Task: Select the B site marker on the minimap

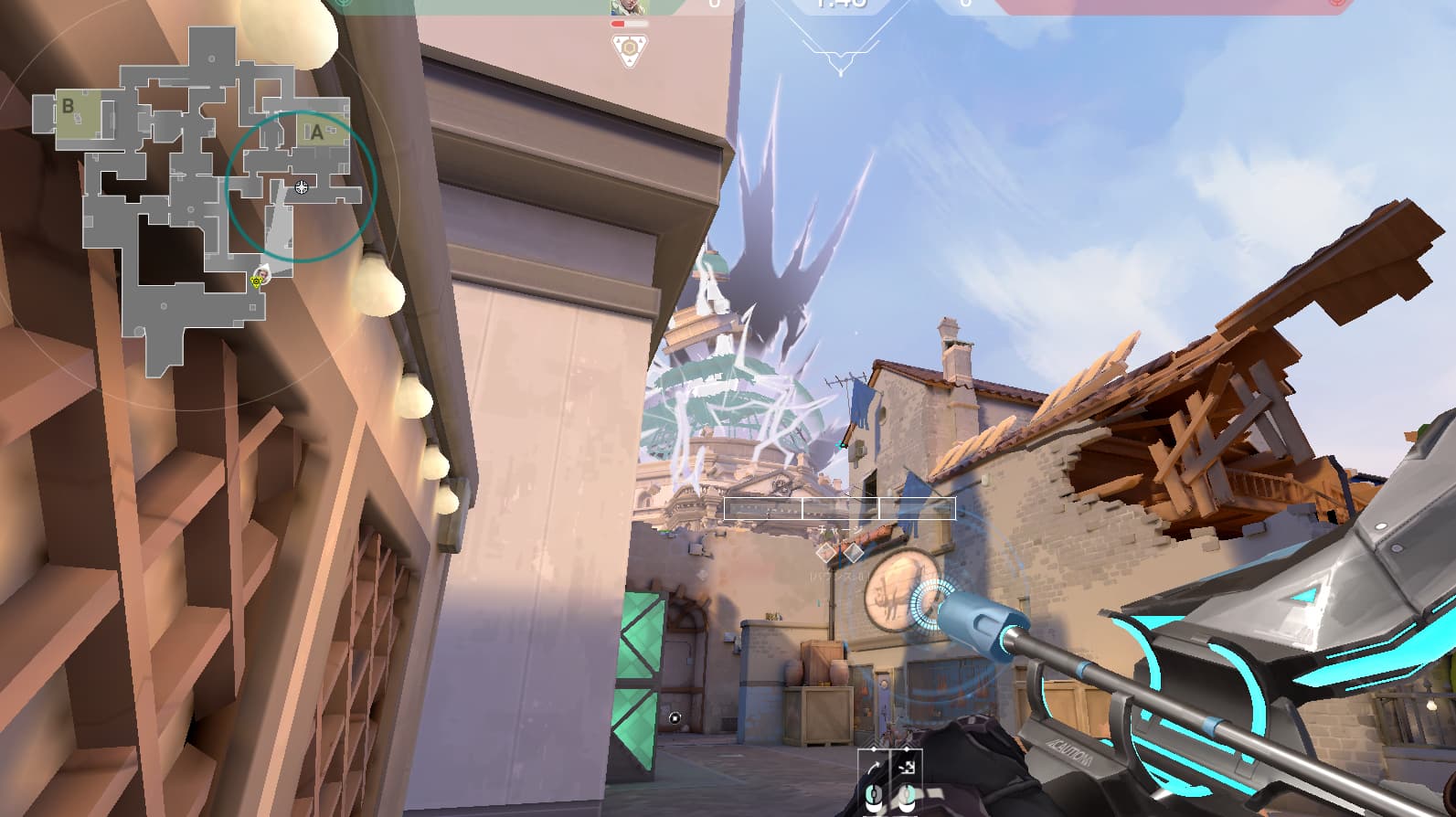Action: (68, 107)
